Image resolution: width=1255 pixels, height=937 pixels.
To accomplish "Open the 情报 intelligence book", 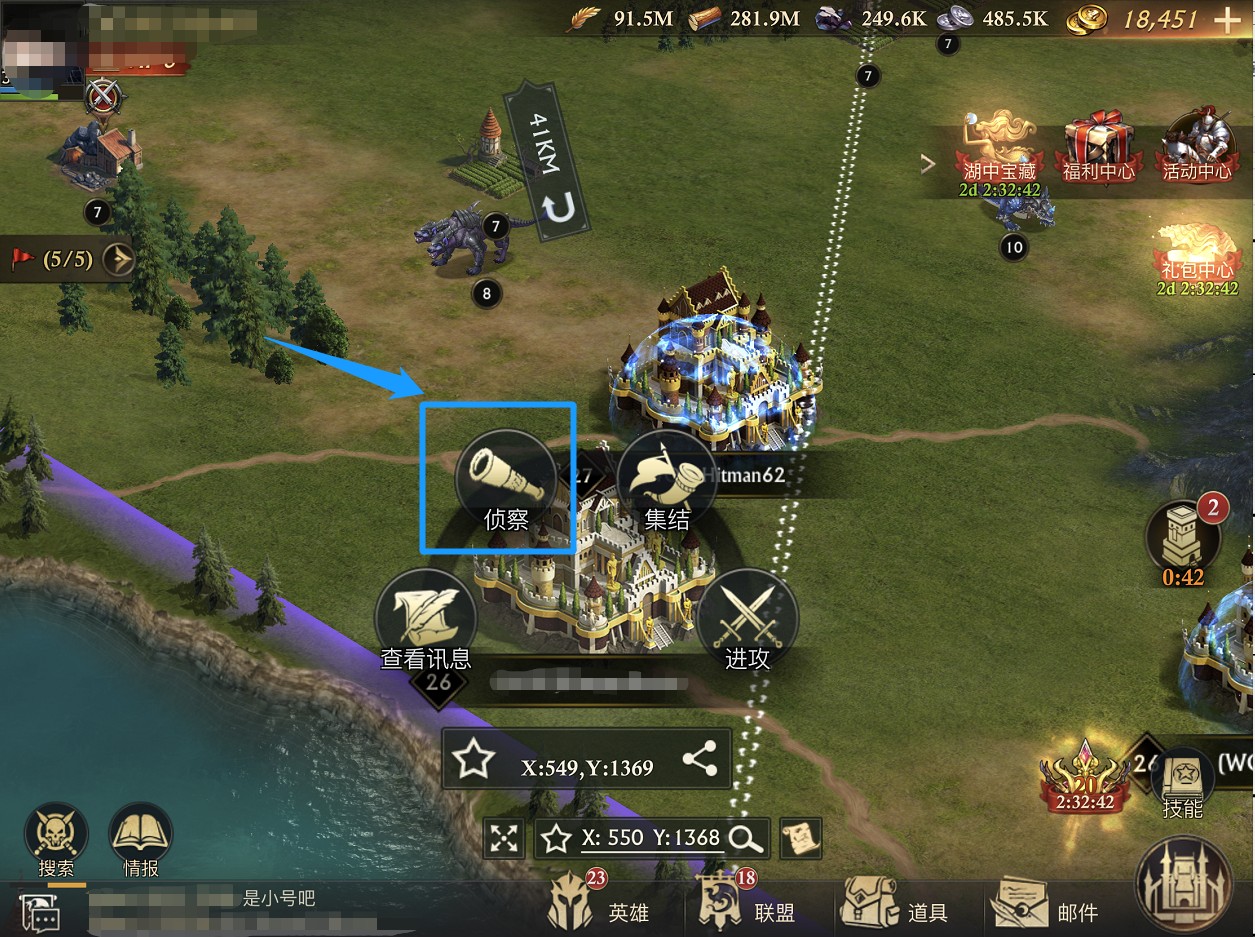I will [x=141, y=838].
